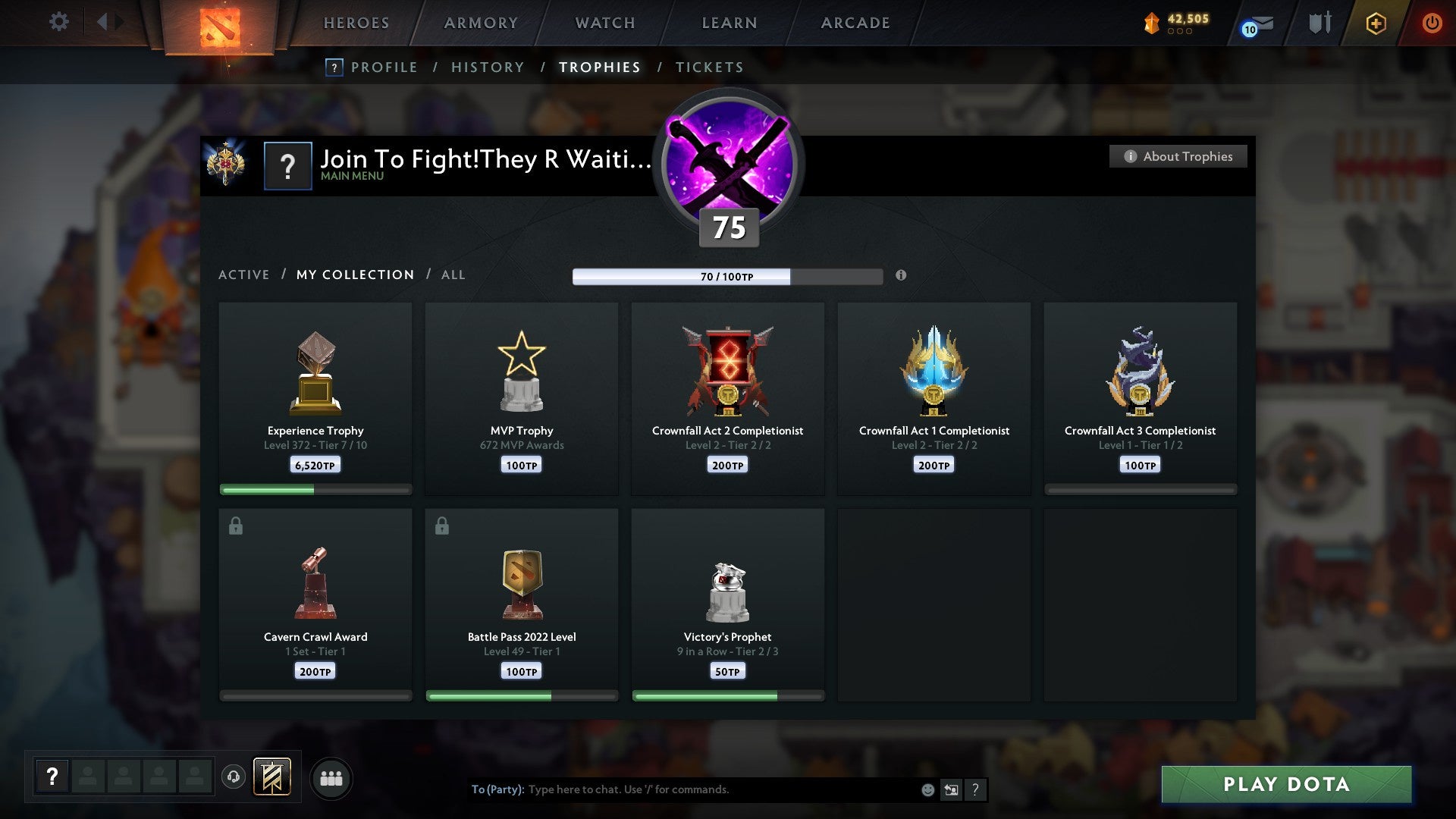Open the settings gear menu
This screenshot has height=819, width=1456.
(x=58, y=22)
